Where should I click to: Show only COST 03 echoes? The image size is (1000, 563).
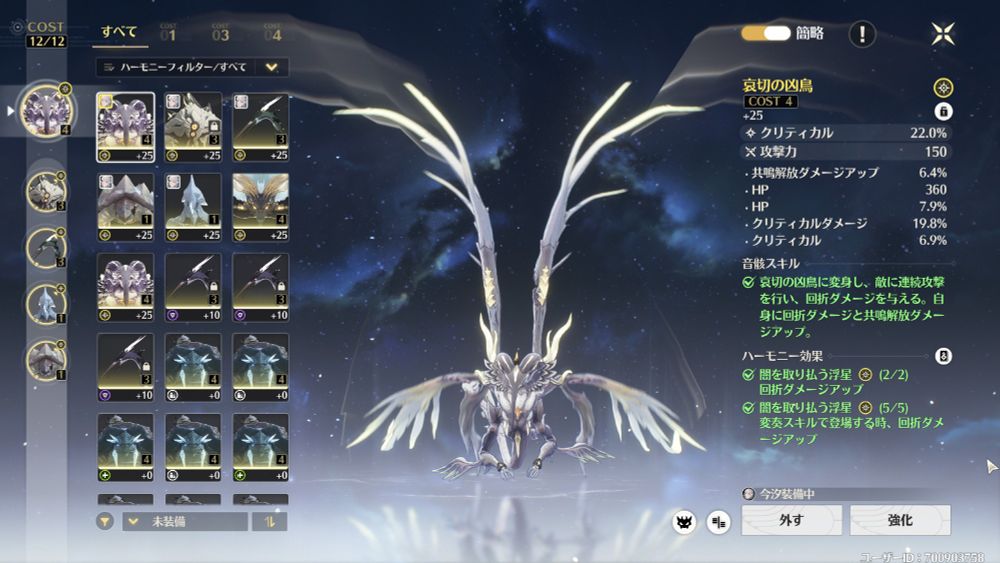click(x=220, y=33)
